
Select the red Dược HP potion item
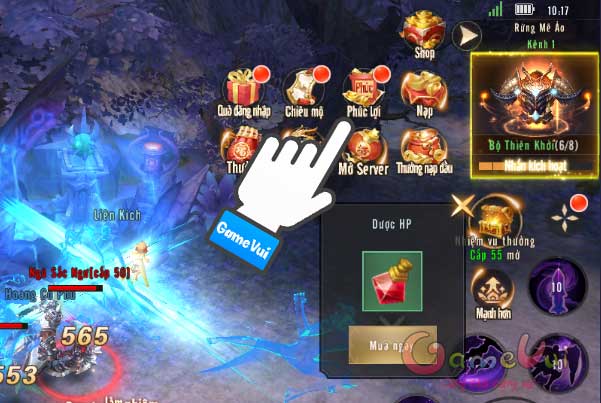[x=392, y=281]
